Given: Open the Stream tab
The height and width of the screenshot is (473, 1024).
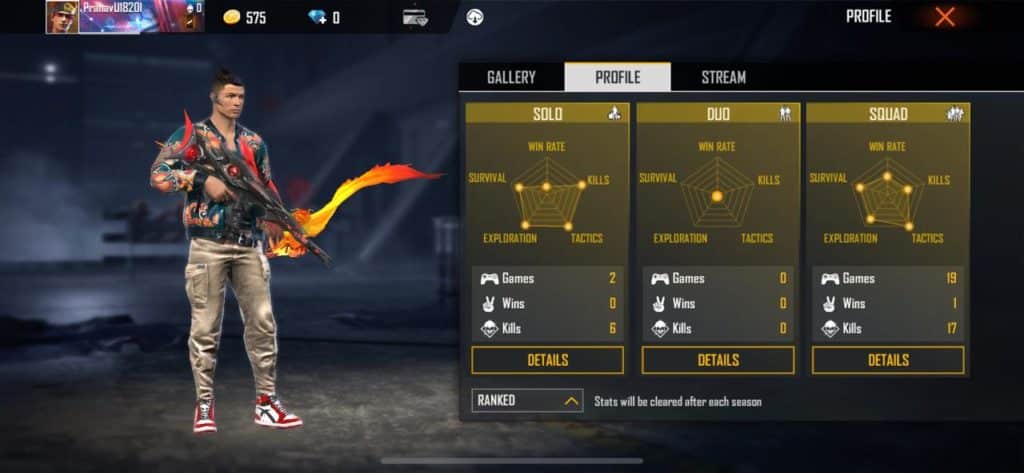Looking at the screenshot, I should tap(723, 77).
